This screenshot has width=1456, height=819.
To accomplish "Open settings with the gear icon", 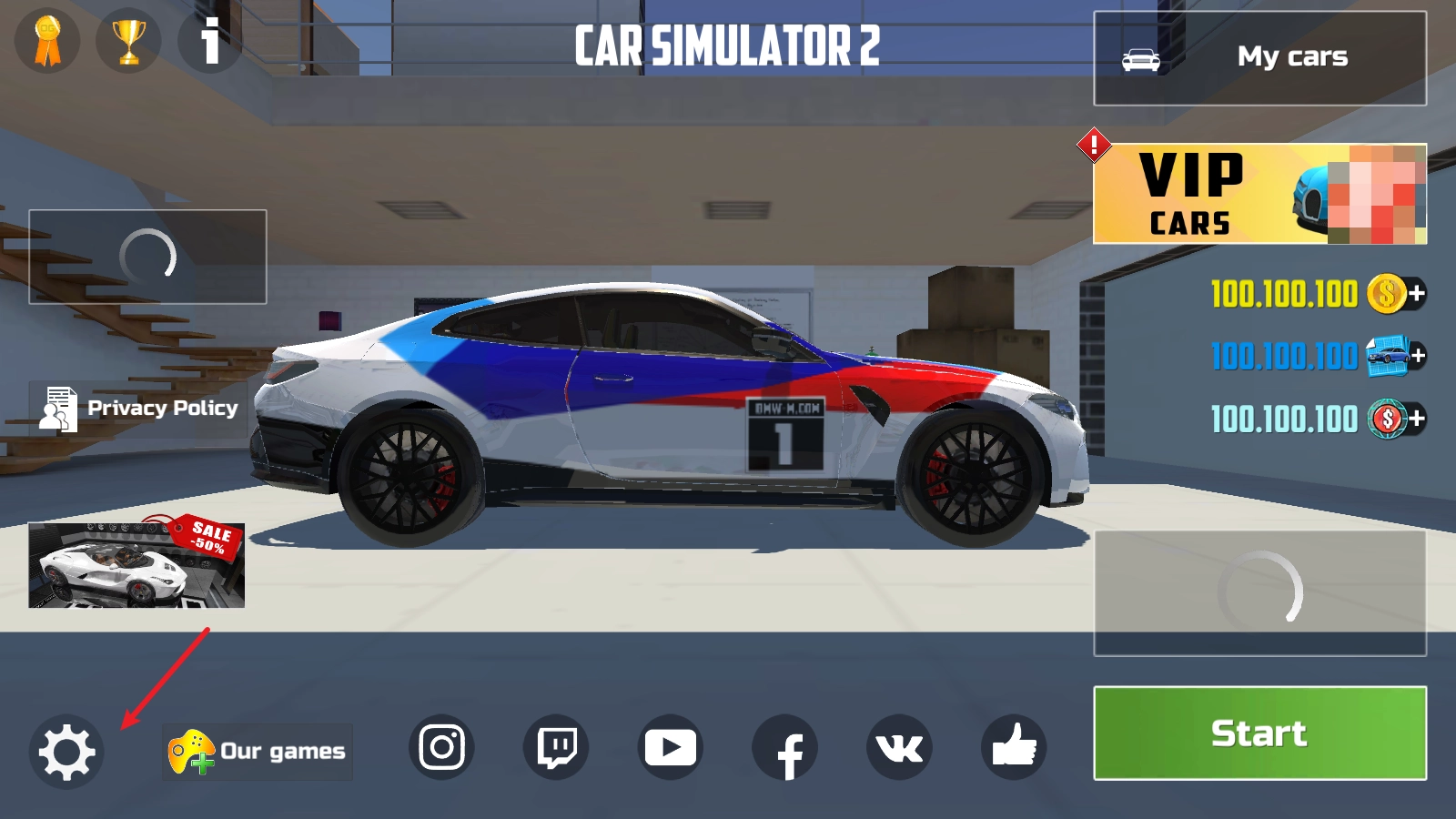I will (66, 752).
